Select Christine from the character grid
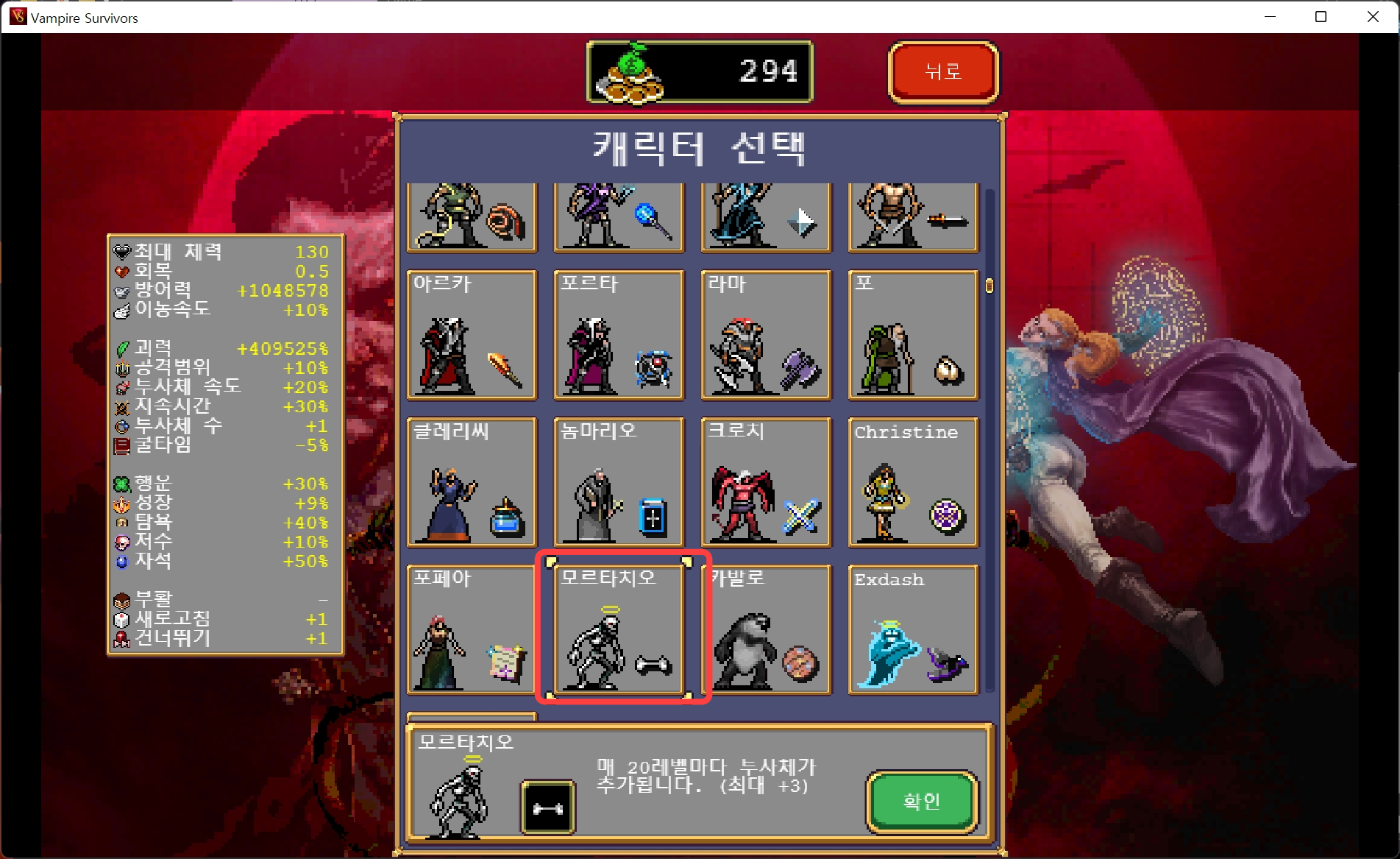The width and height of the screenshot is (1400, 859). [x=913, y=484]
